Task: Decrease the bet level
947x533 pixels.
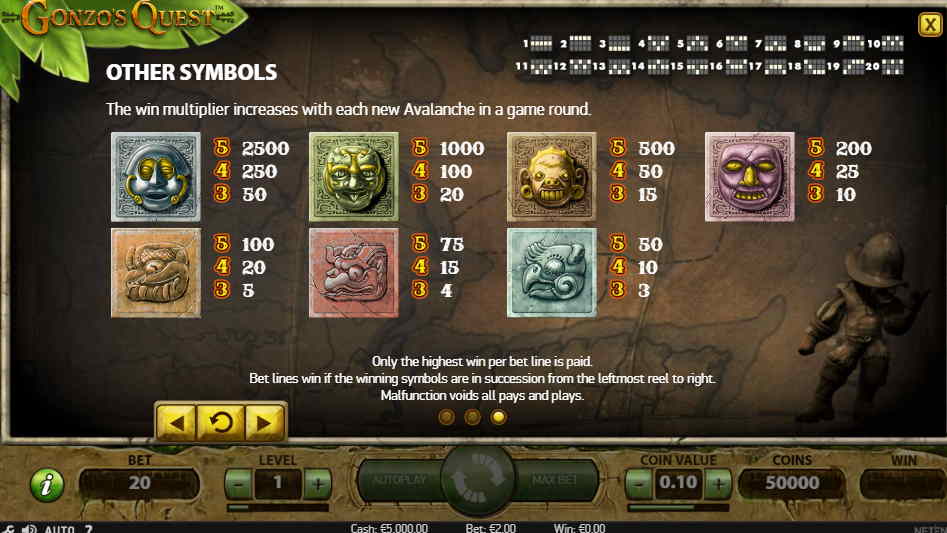Action: click(237, 483)
